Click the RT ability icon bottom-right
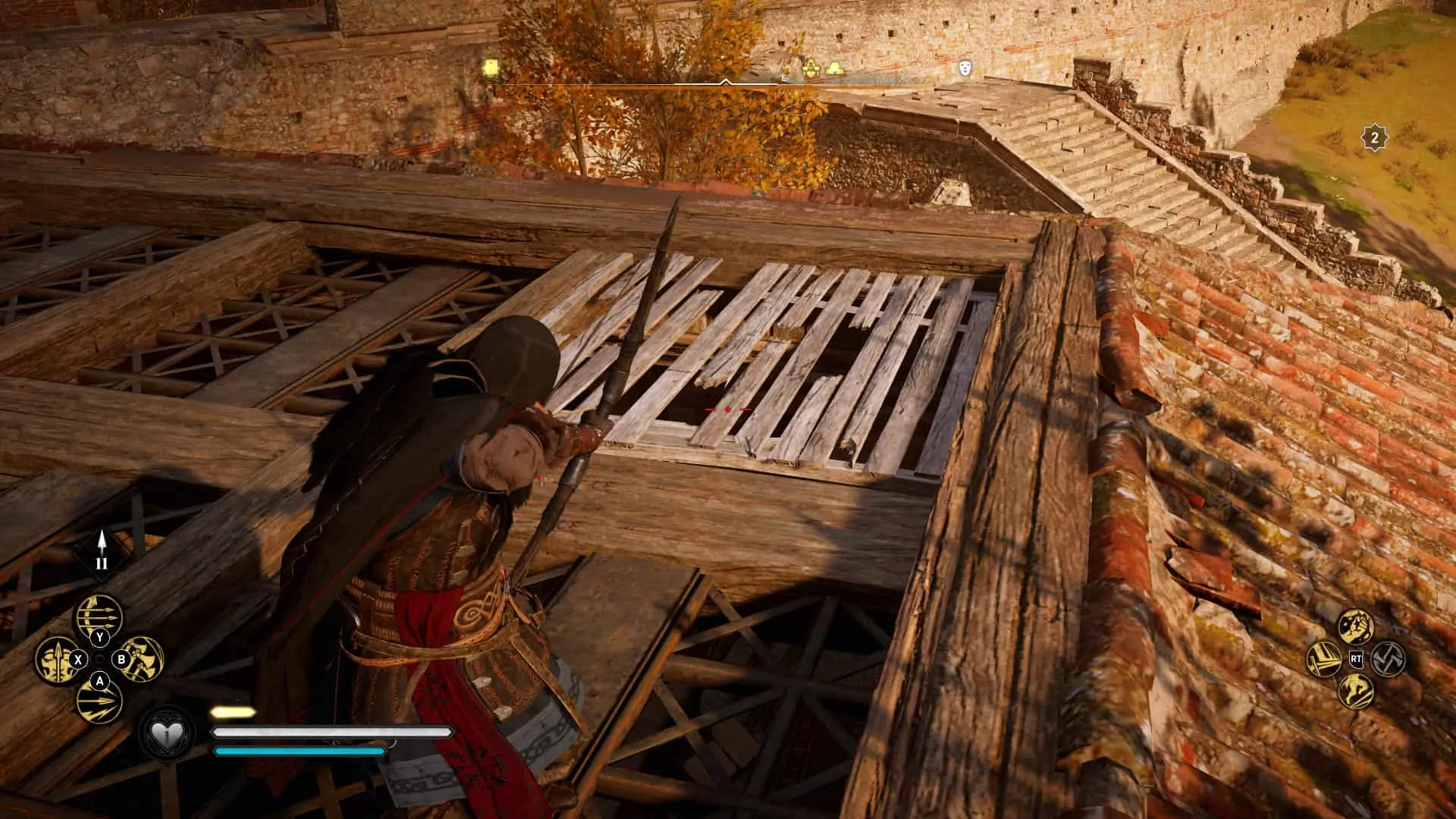The width and height of the screenshot is (1456, 819). [x=1357, y=659]
